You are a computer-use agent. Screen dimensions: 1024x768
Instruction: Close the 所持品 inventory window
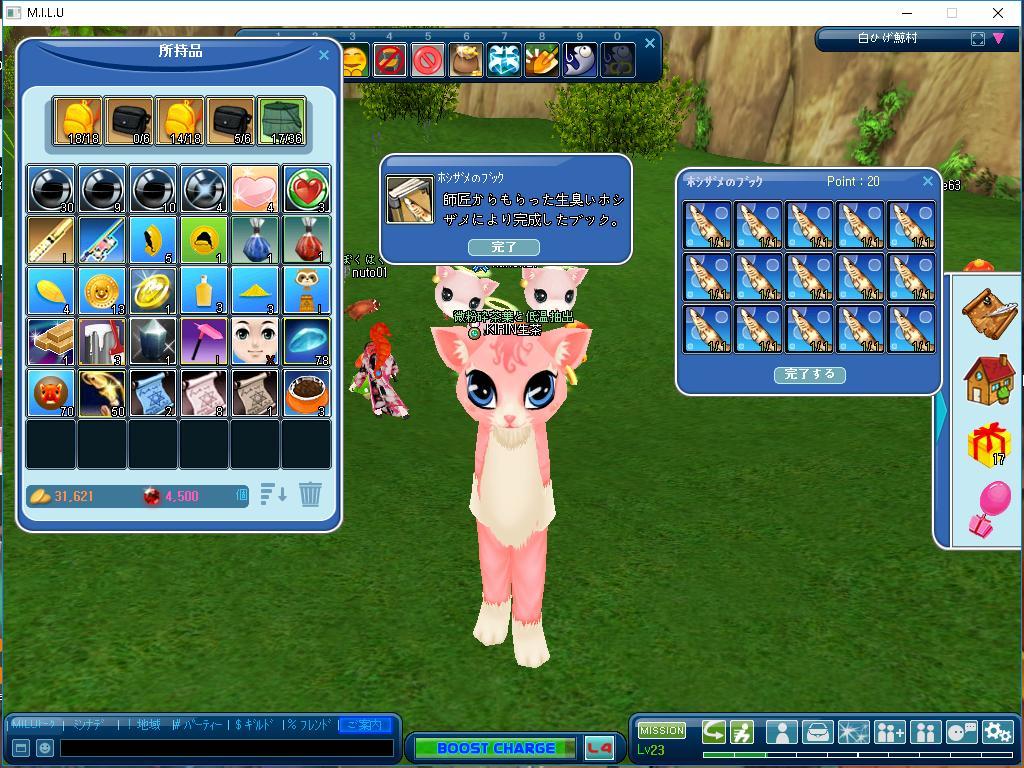[x=323, y=56]
